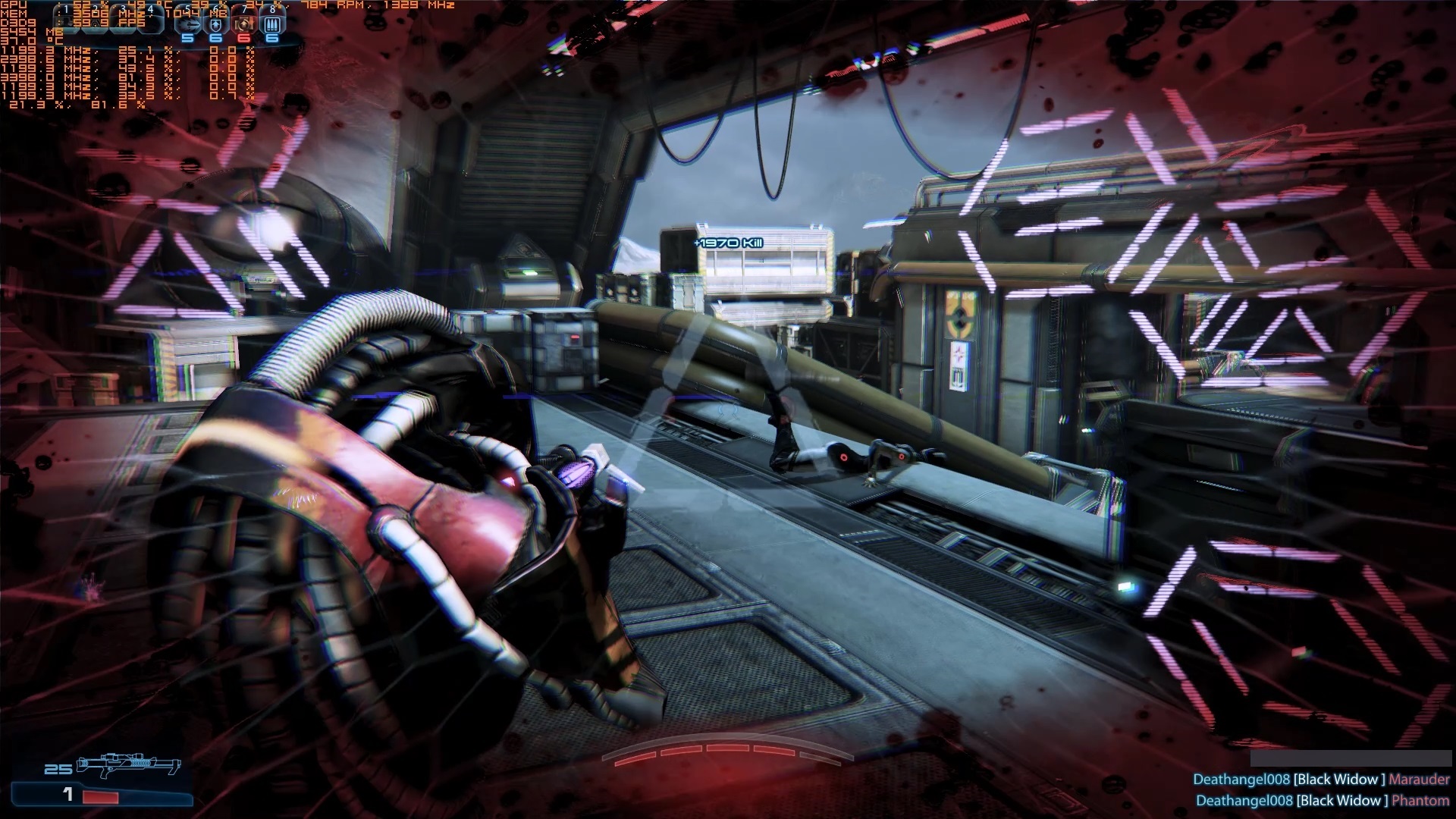The width and height of the screenshot is (1456, 819).
Task: Use the missile launcher consumable in slot 5
Action: 187,24
